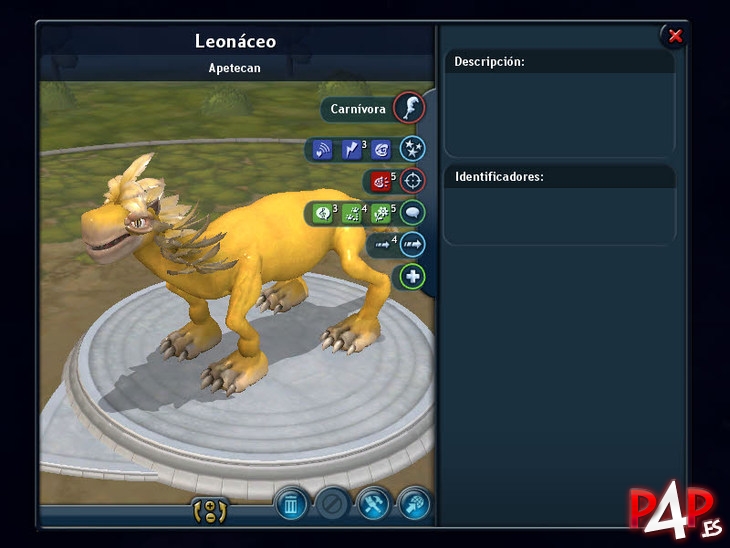Zoom out of the creature with the minus button
Screen dimensions: 730x548
(211, 518)
